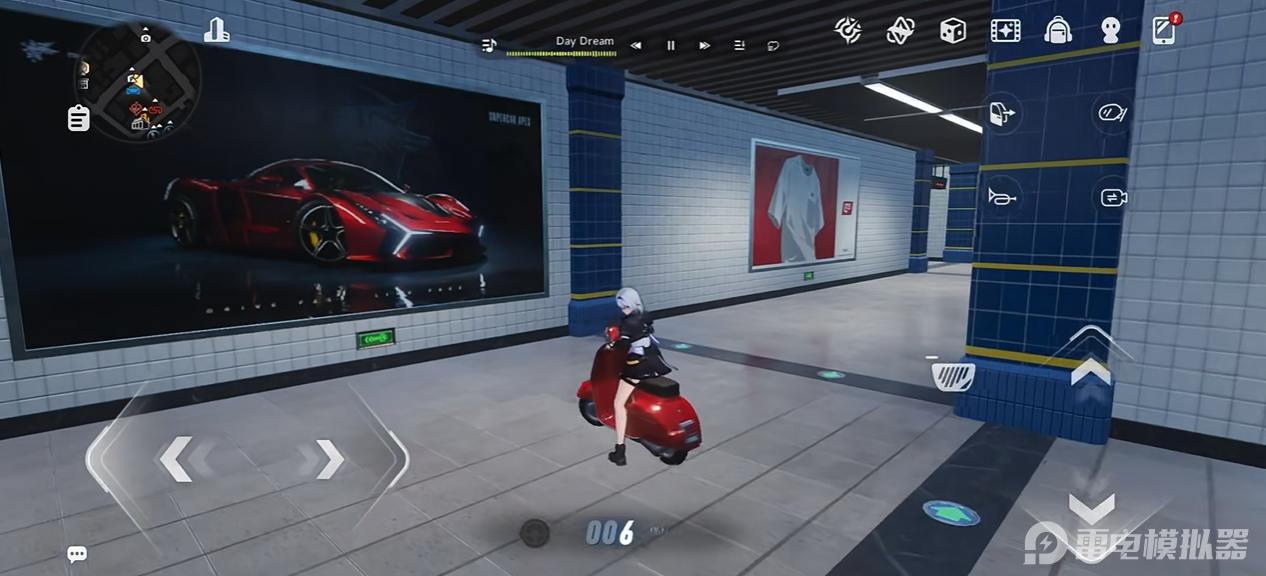The image size is (1266, 576).
Task: Open the character head icon menu
Action: (1110, 31)
